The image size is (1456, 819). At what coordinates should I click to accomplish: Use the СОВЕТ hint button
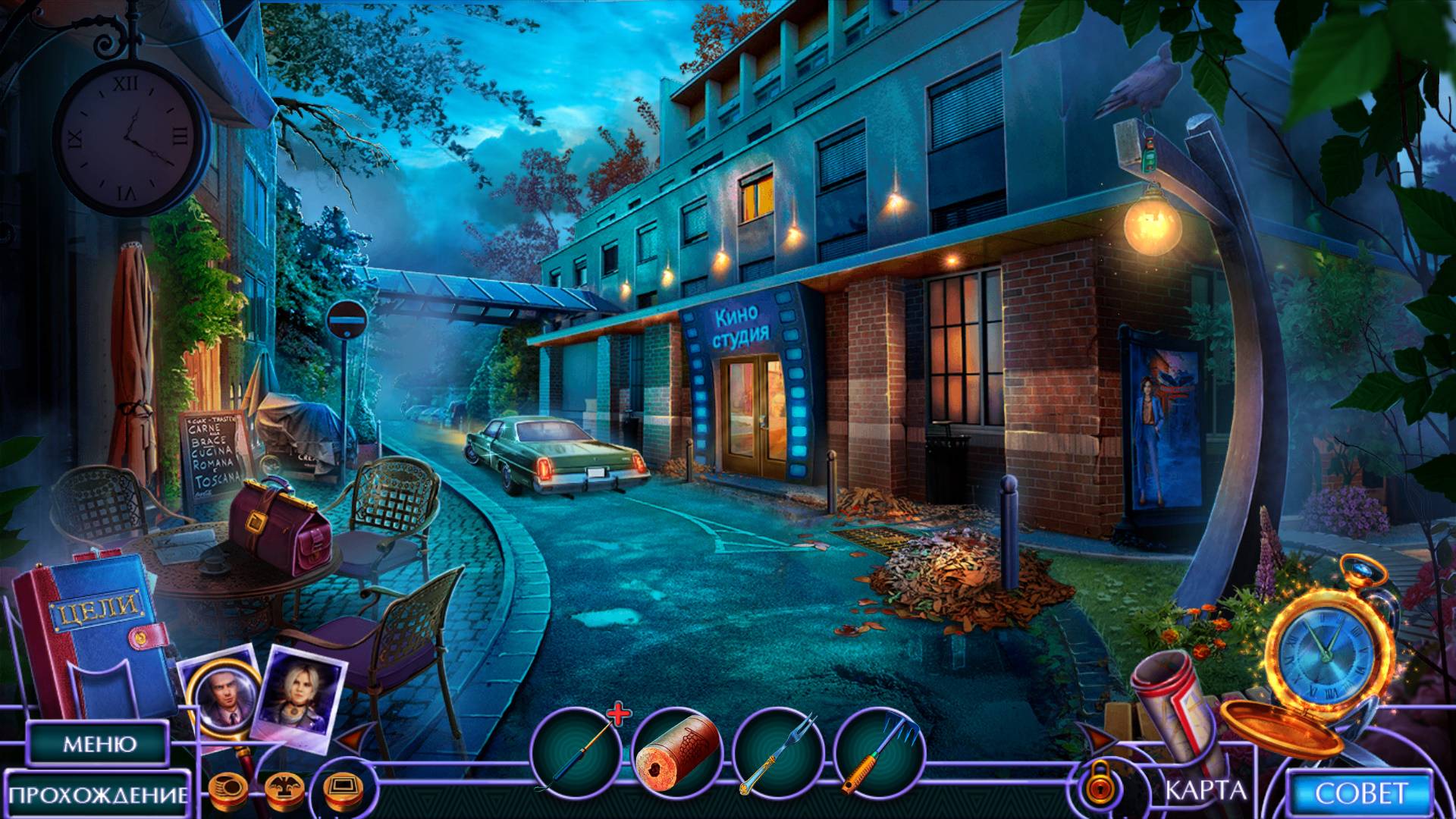click(x=1361, y=793)
